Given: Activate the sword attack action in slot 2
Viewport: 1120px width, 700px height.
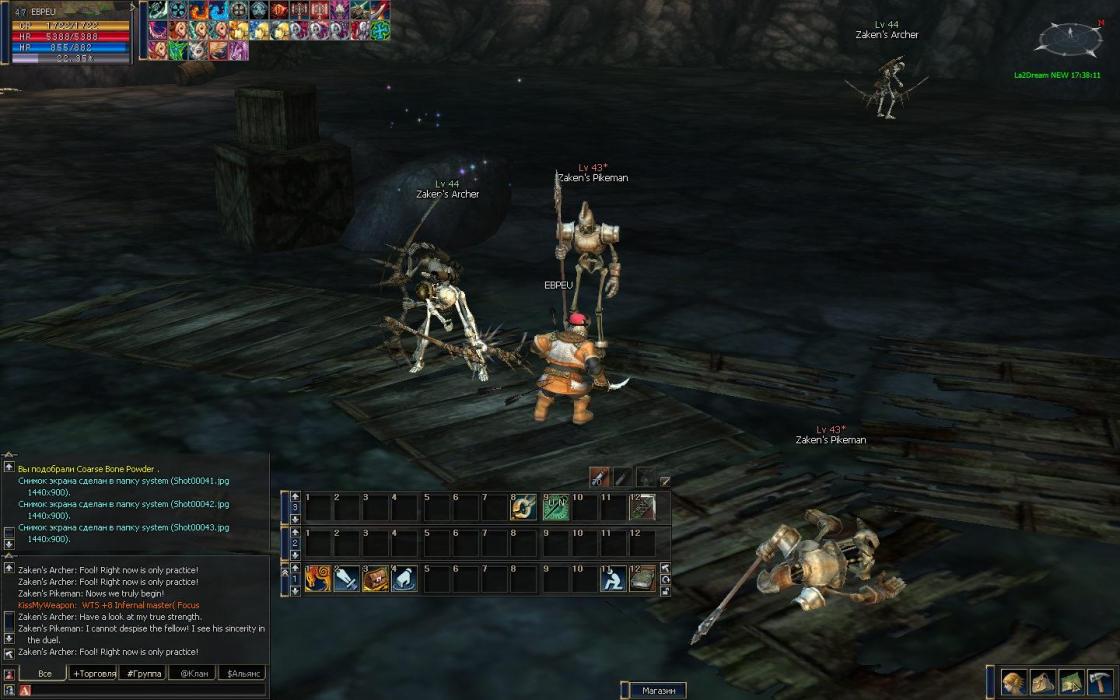Looking at the screenshot, I should pyautogui.click(x=347, y=578).
